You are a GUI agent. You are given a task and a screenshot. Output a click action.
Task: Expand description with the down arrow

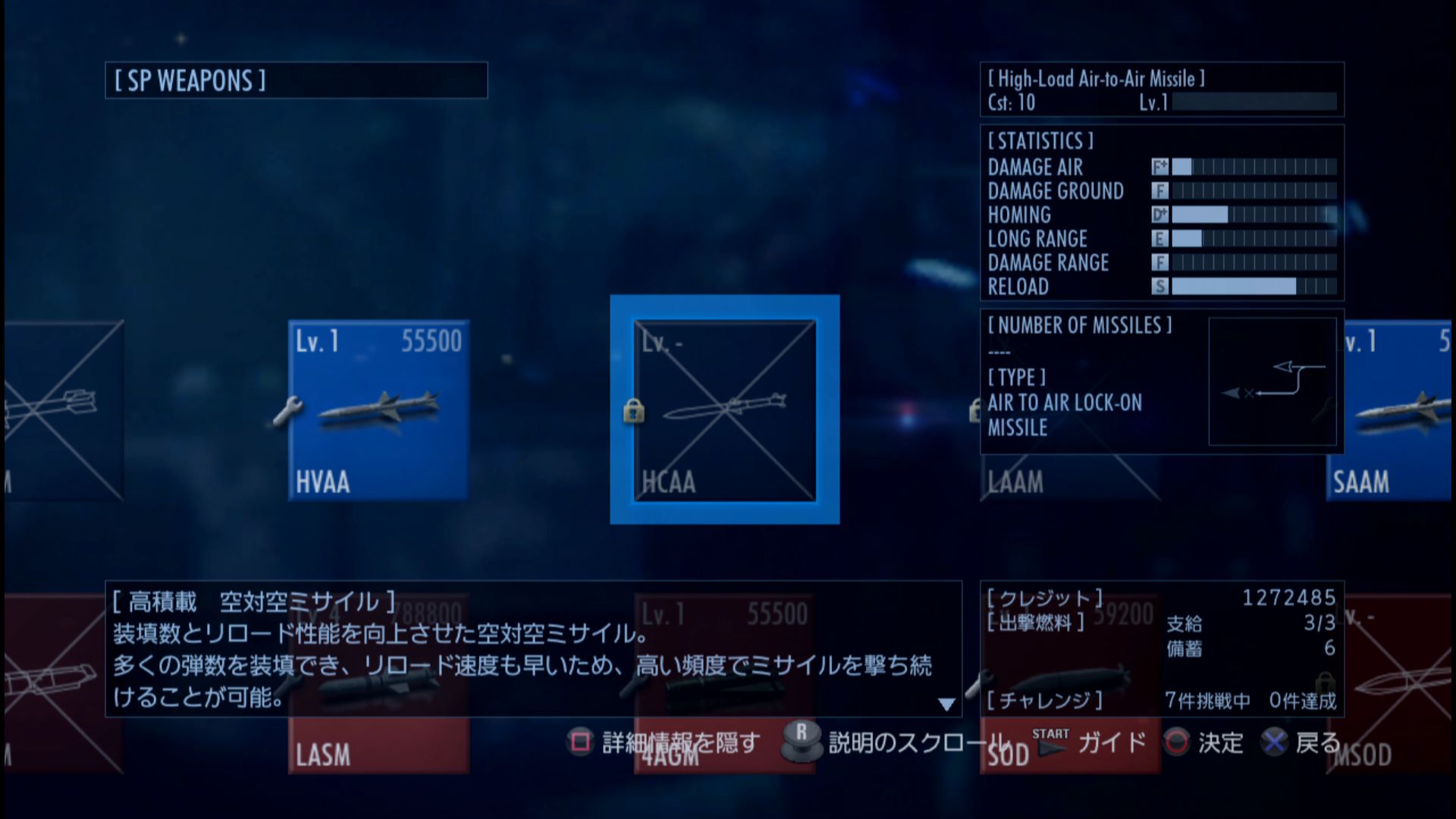point(946,704)
